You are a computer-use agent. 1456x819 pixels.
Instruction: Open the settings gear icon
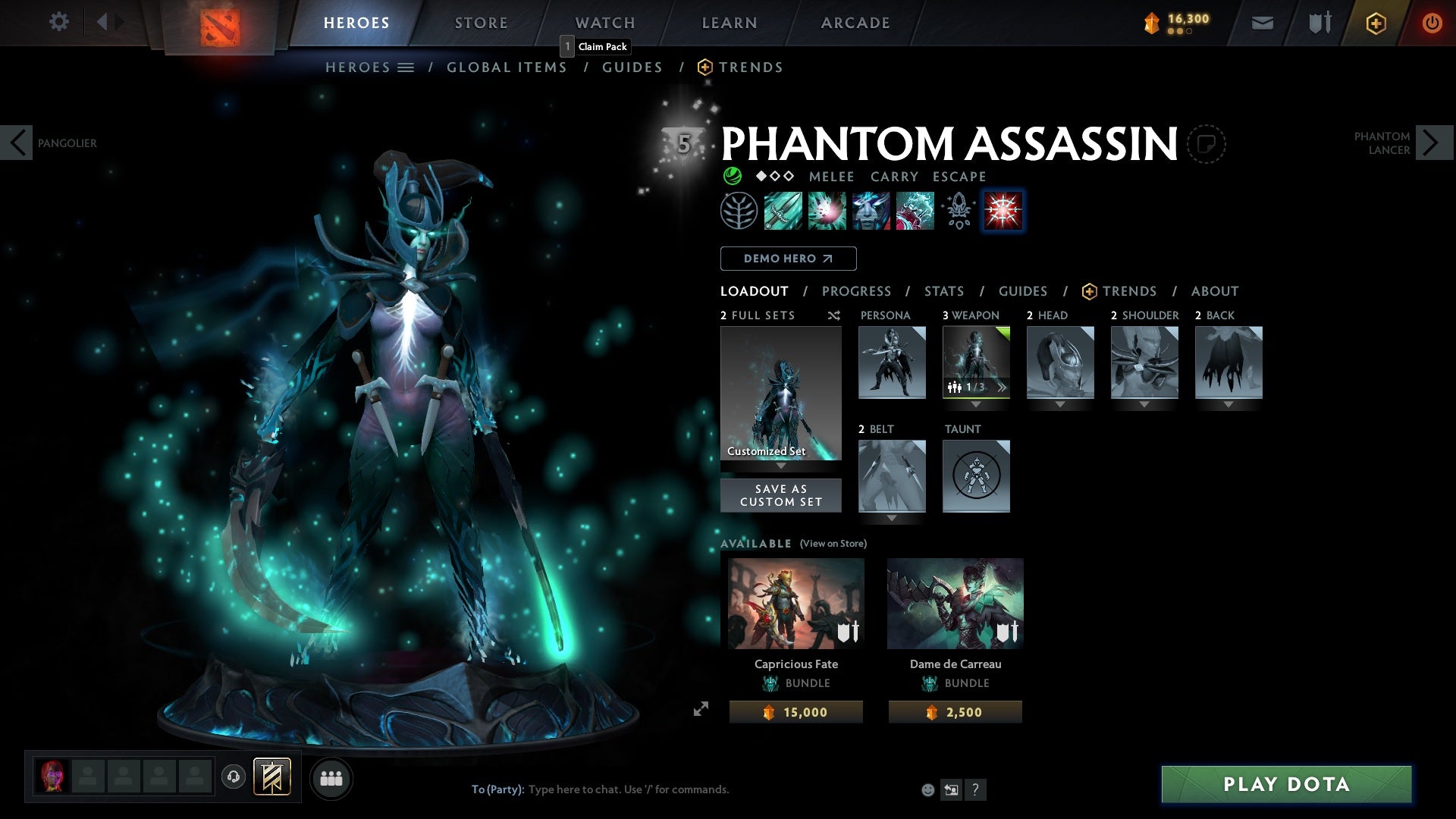coord(59,22)
